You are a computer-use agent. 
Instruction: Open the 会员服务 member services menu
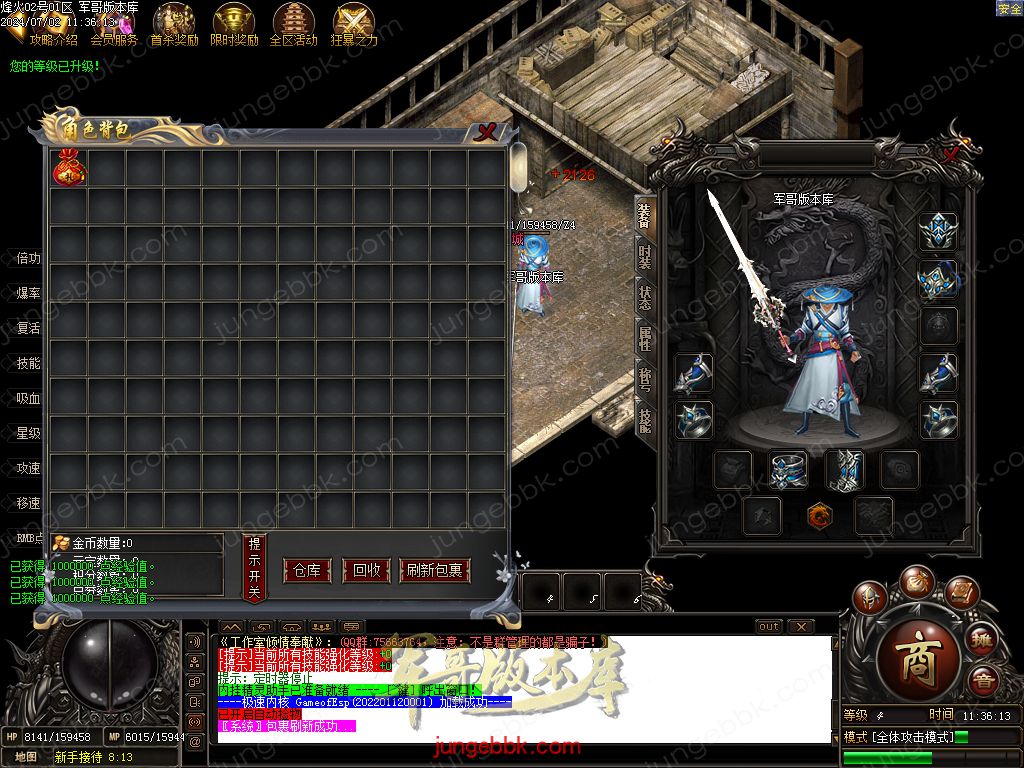(114, 25)
